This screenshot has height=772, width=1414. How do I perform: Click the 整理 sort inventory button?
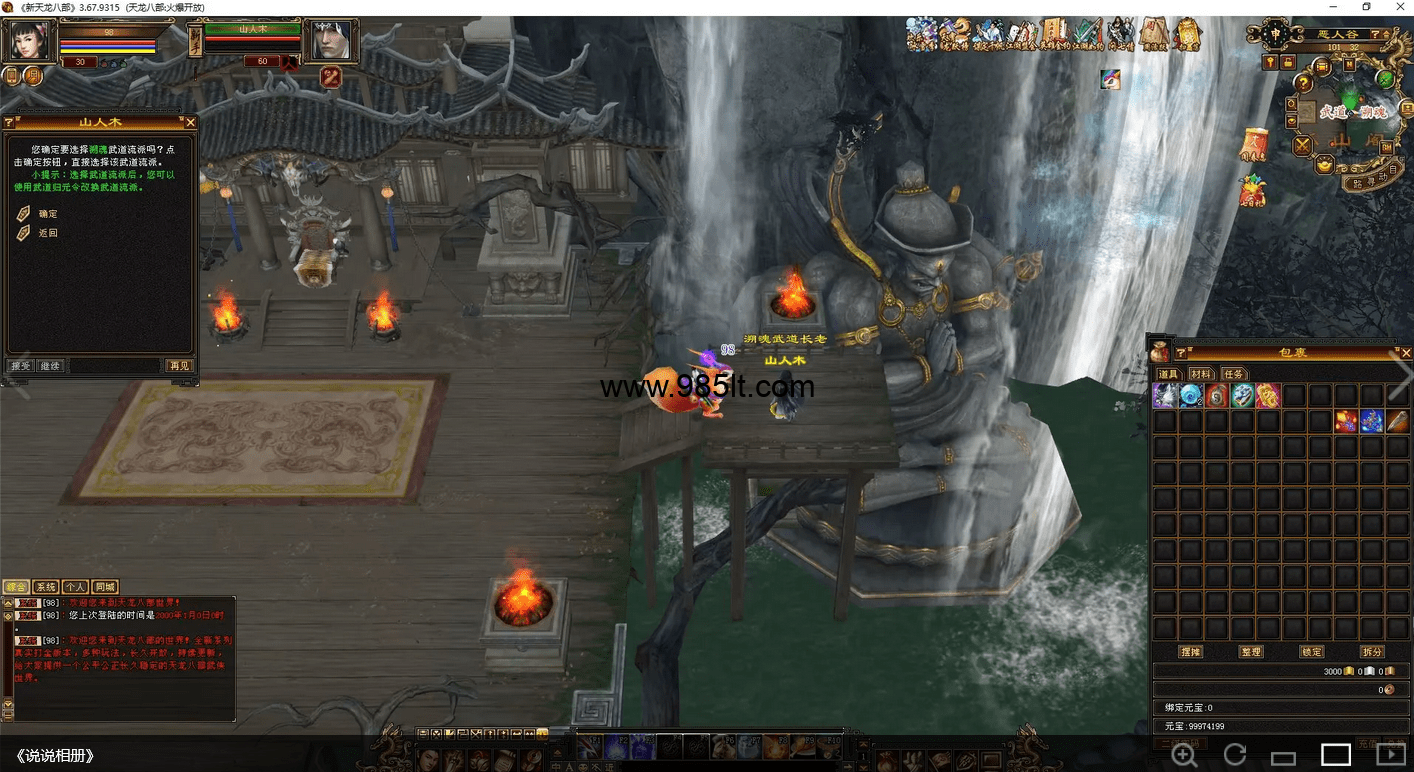1251,652
